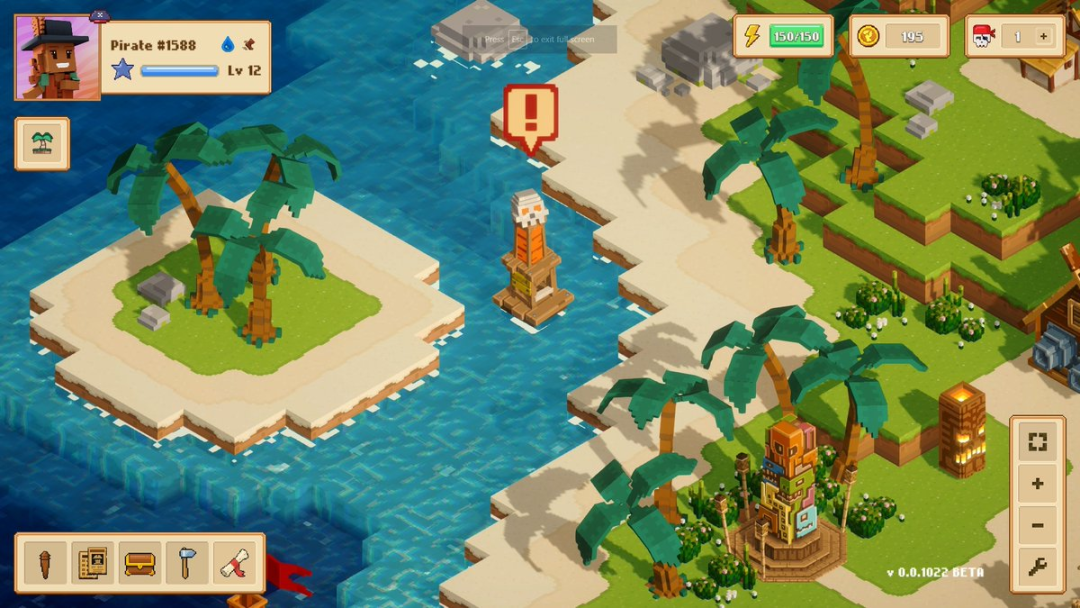Click the pirate hat badge above portrait
The image size is (1080, 608).
99,15
